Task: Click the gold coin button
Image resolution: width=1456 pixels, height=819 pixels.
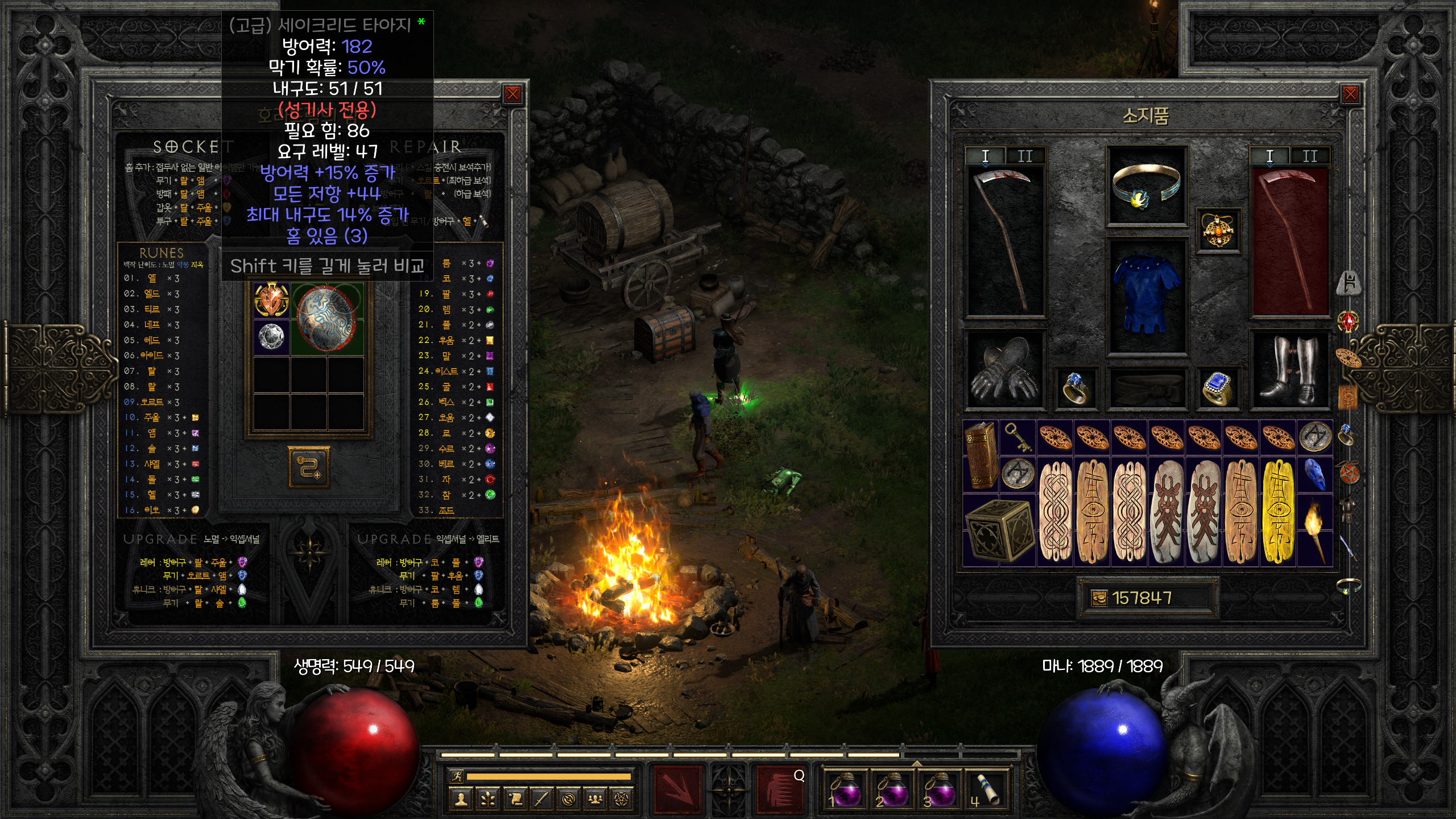Action: [1099, 598]
